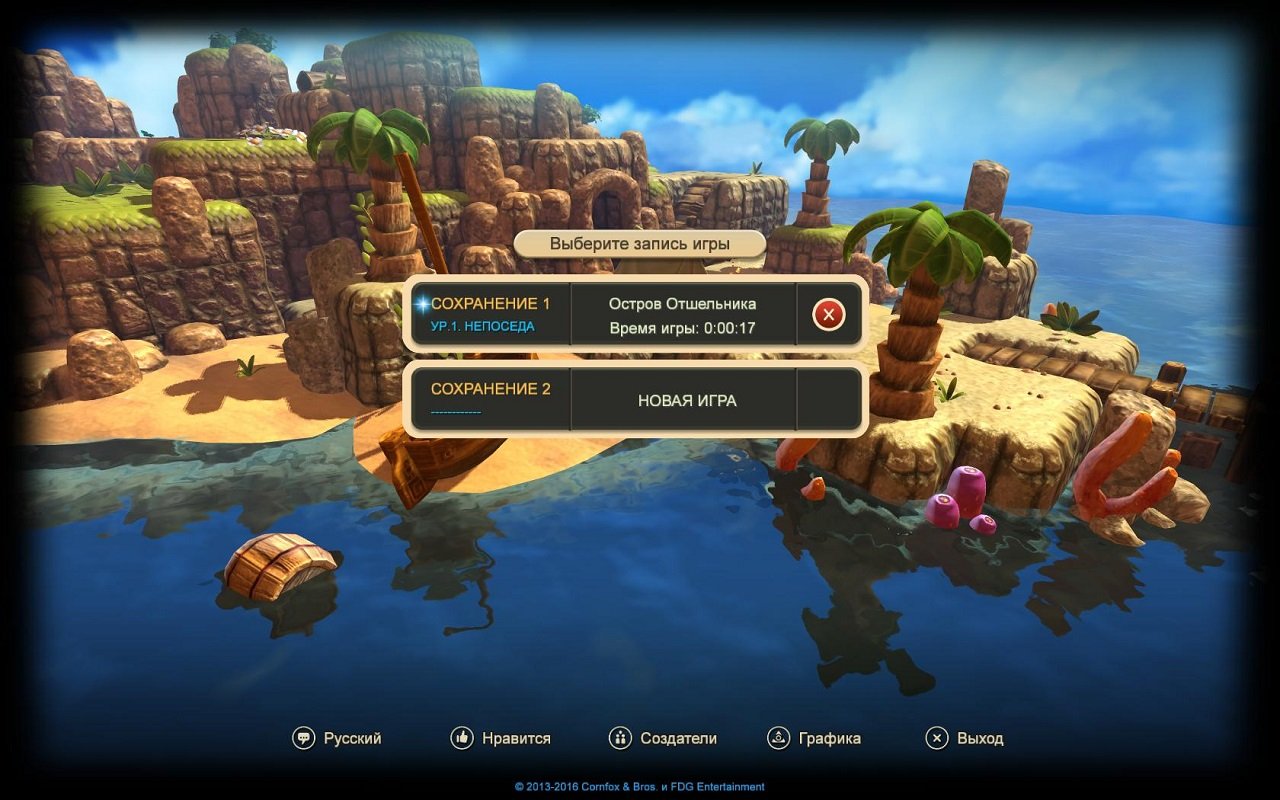Click the circled info icon before Создатели
Image resolution: width=1280 pixels, height=800 pixels.
(620, 738)
